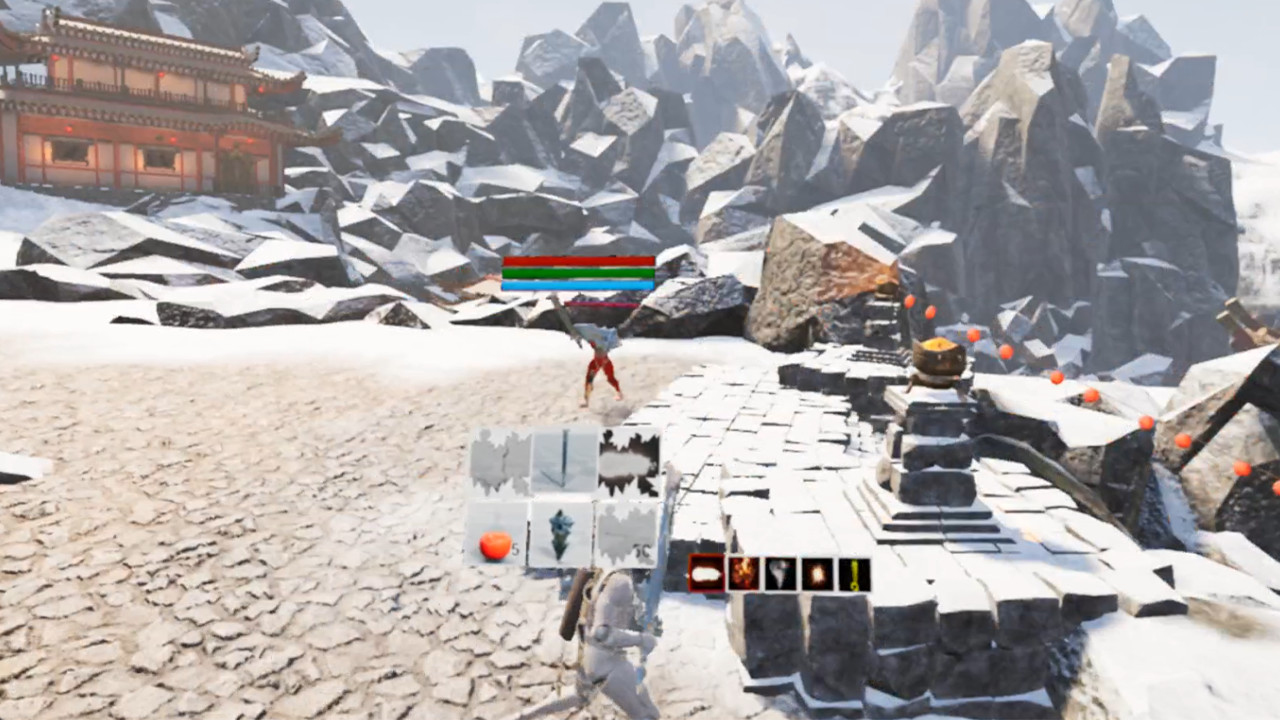Select the white projectile in the first hotbar slot
This screenshot has width=1280, height=720.
coord(706,572)
